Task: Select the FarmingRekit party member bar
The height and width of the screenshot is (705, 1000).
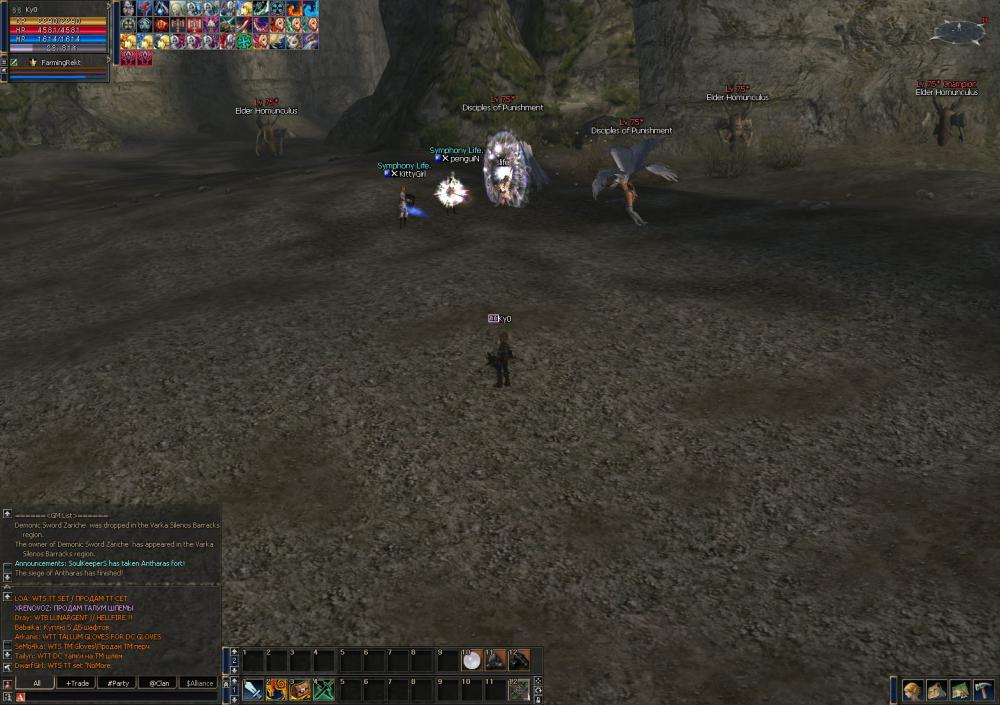Action: tap(58, 62)
